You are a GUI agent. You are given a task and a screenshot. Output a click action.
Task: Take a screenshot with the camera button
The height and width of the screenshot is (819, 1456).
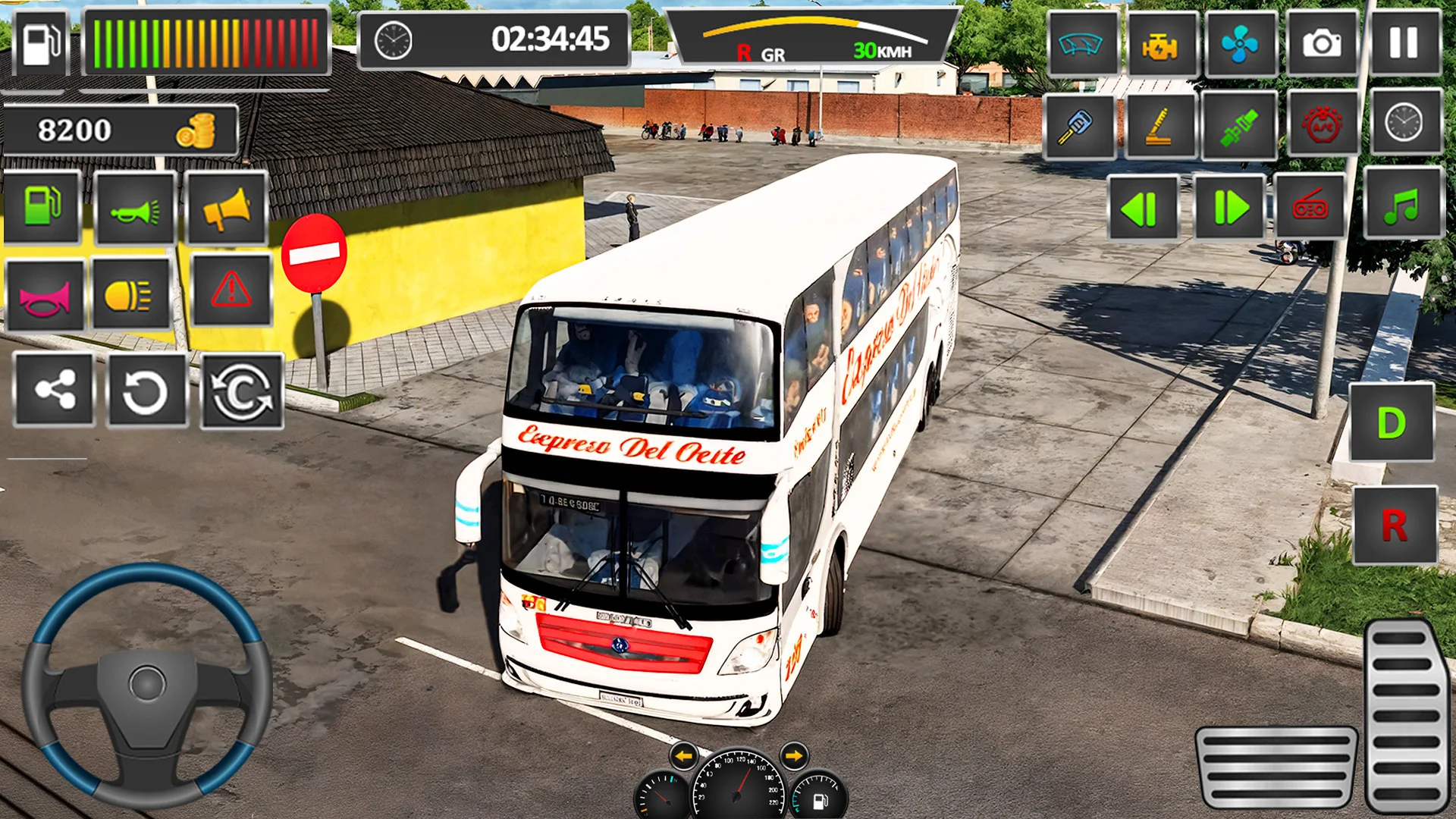pos(1322,43)
